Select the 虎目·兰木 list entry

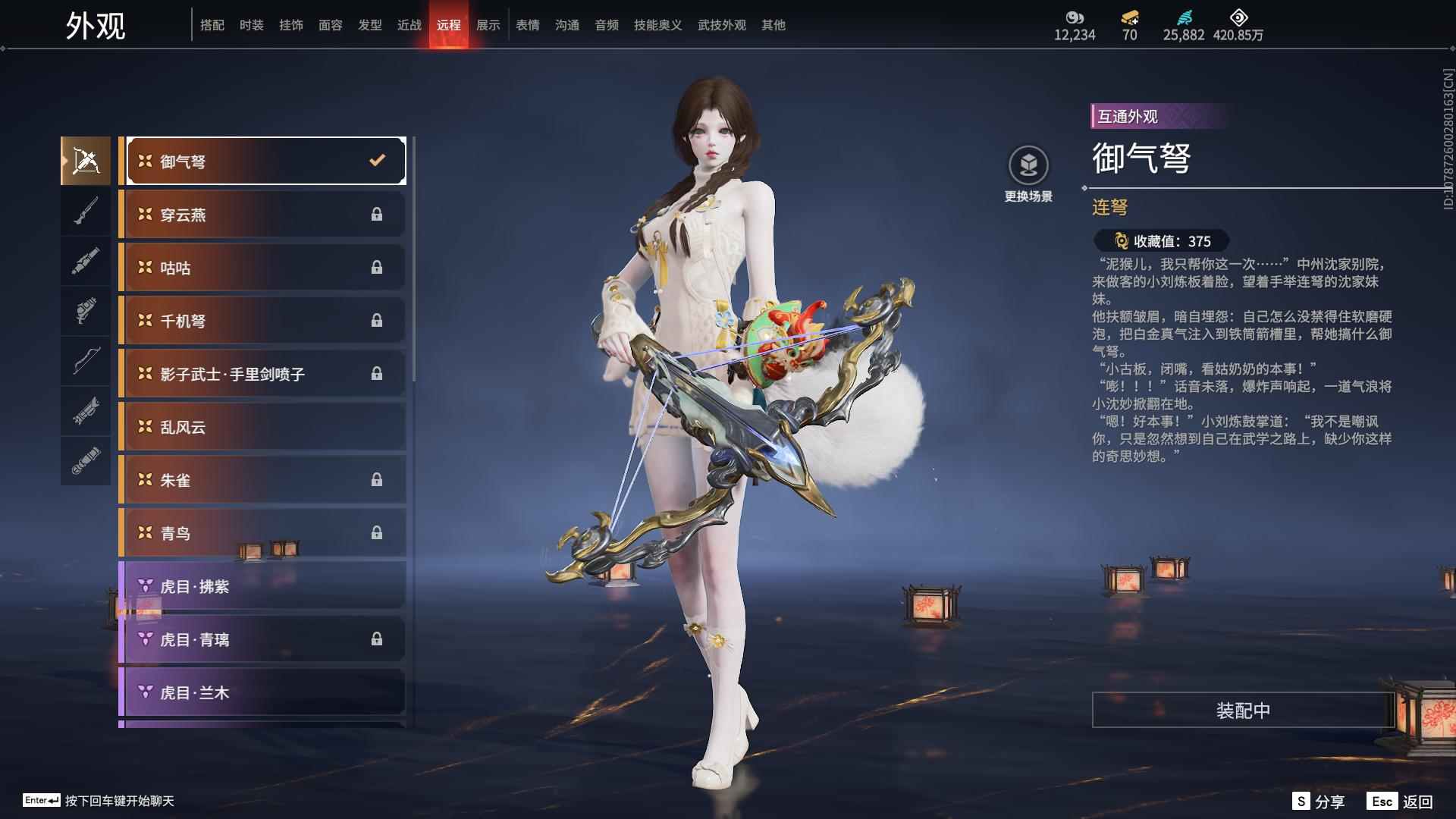point(261,692)
